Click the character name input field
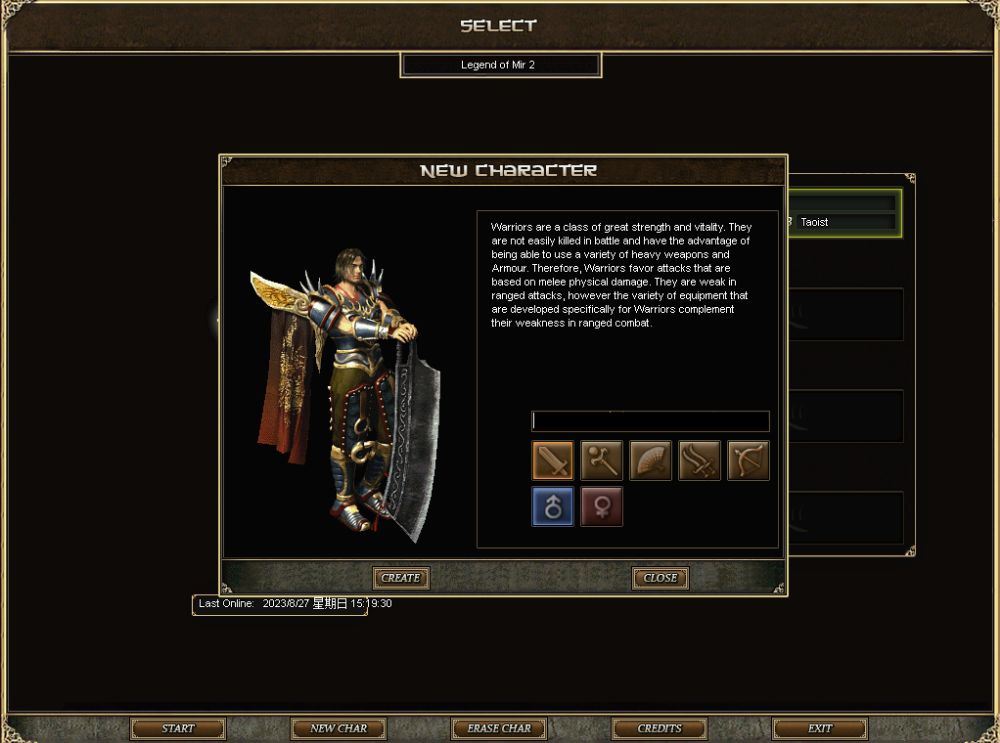1000x743 pixels. point(650,421)
